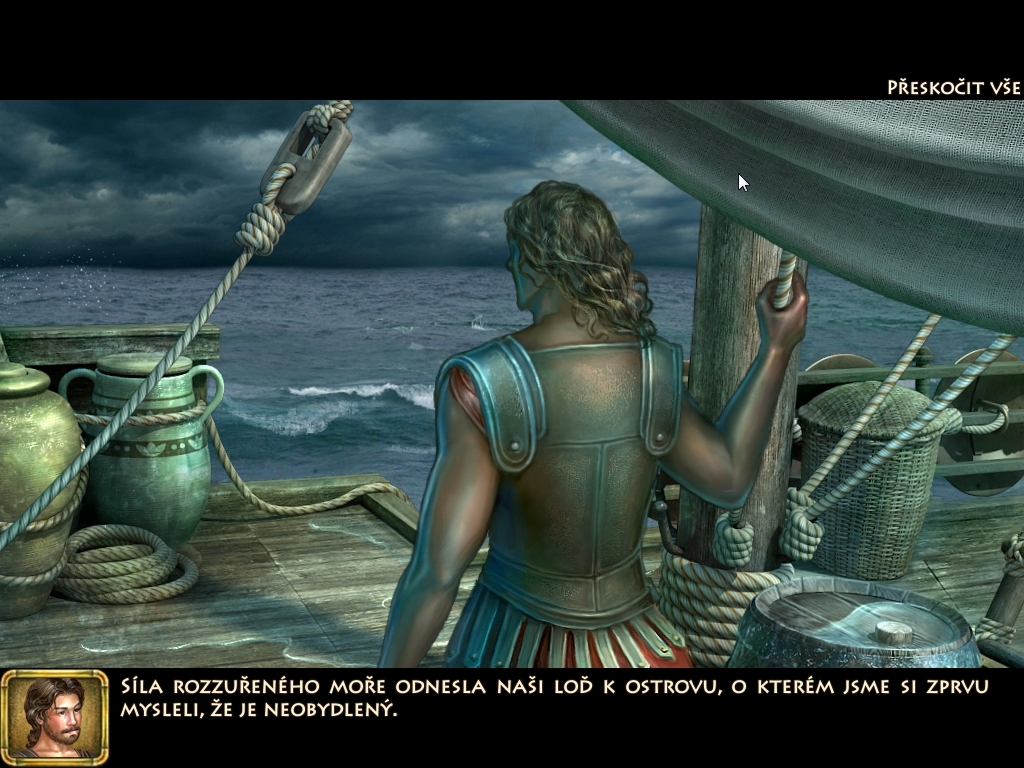Skip the cutscene with Přeskočit vše
This screenshot has width=1024, height=768.
(952, 88)
